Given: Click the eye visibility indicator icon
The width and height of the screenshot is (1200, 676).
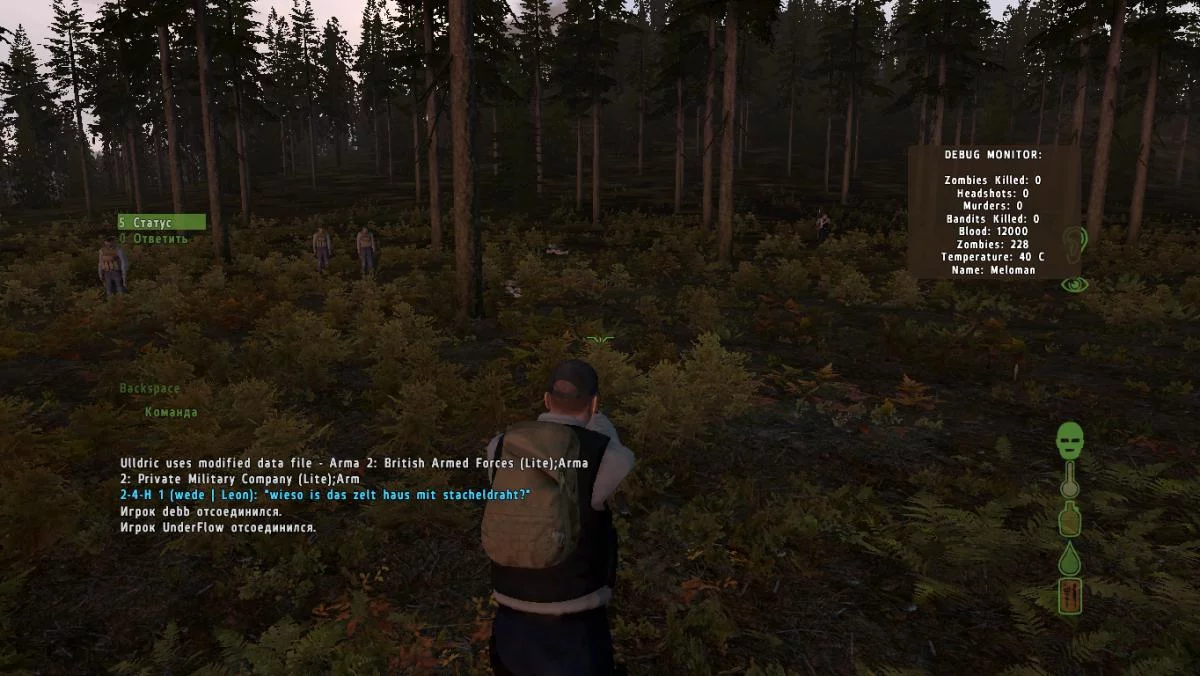Looking at the screenshot, I should point(1074,285).
